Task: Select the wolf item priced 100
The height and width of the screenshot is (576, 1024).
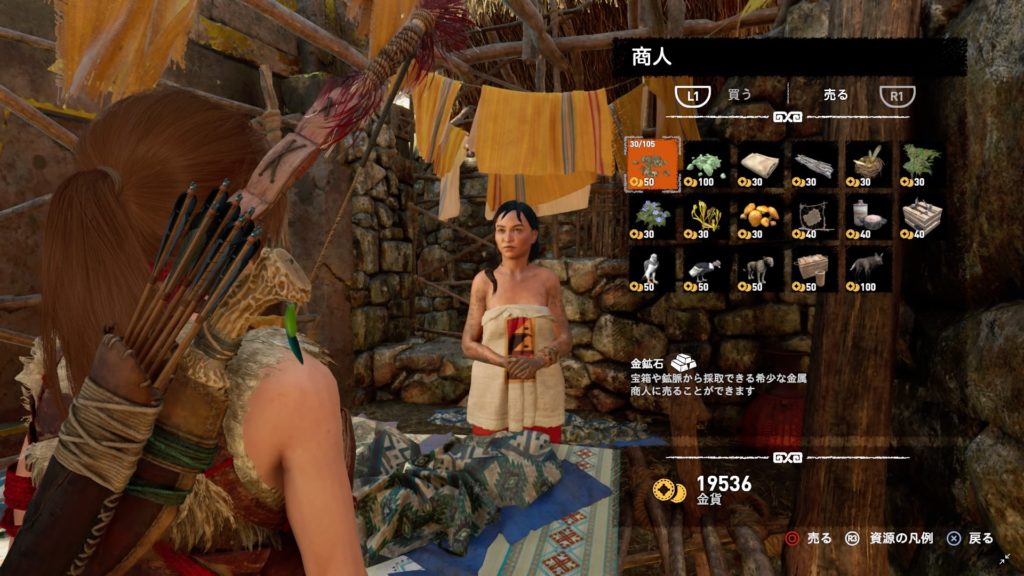Action: pos(867,269)
